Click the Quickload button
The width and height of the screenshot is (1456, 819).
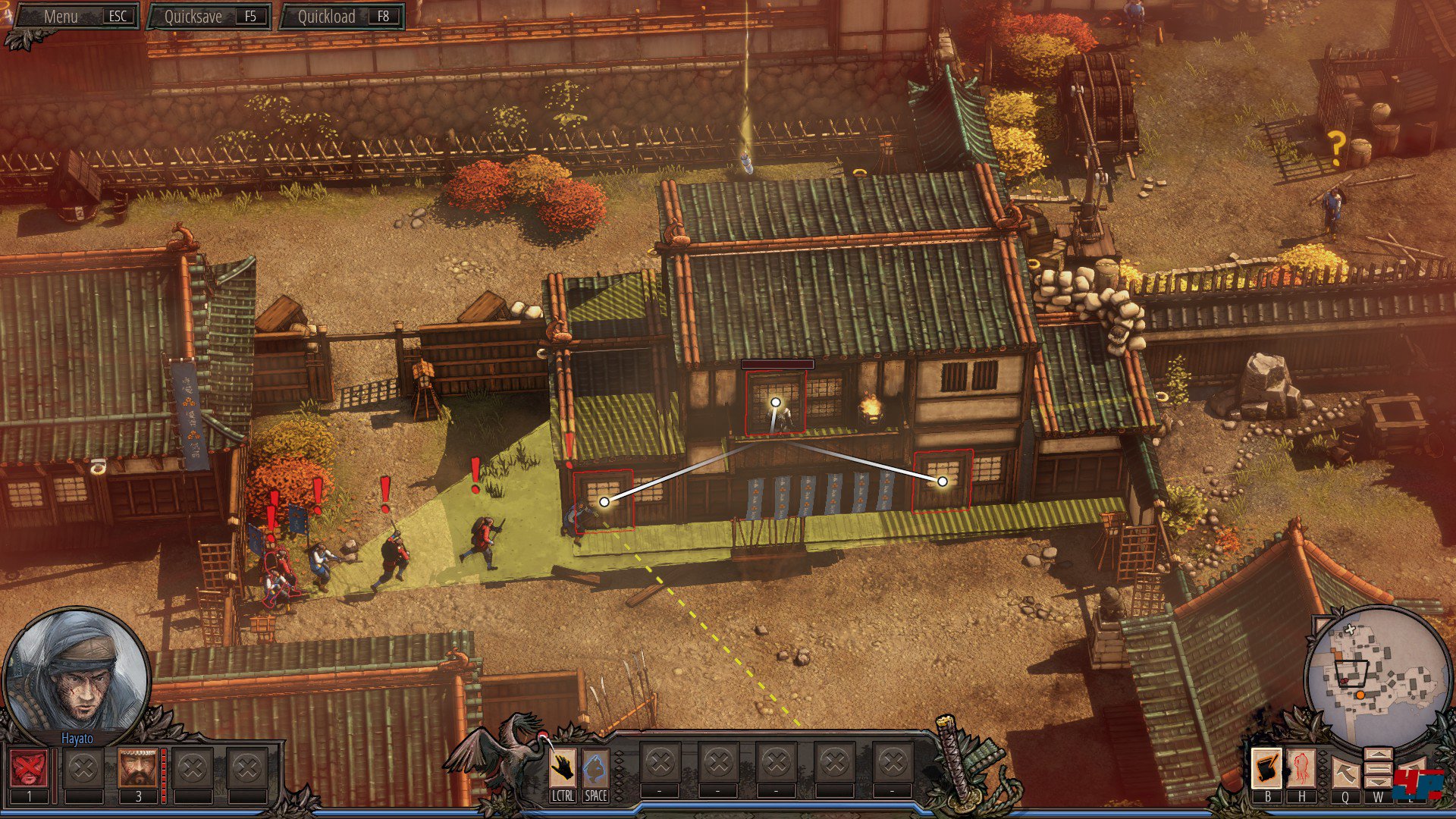click(342, 16)
